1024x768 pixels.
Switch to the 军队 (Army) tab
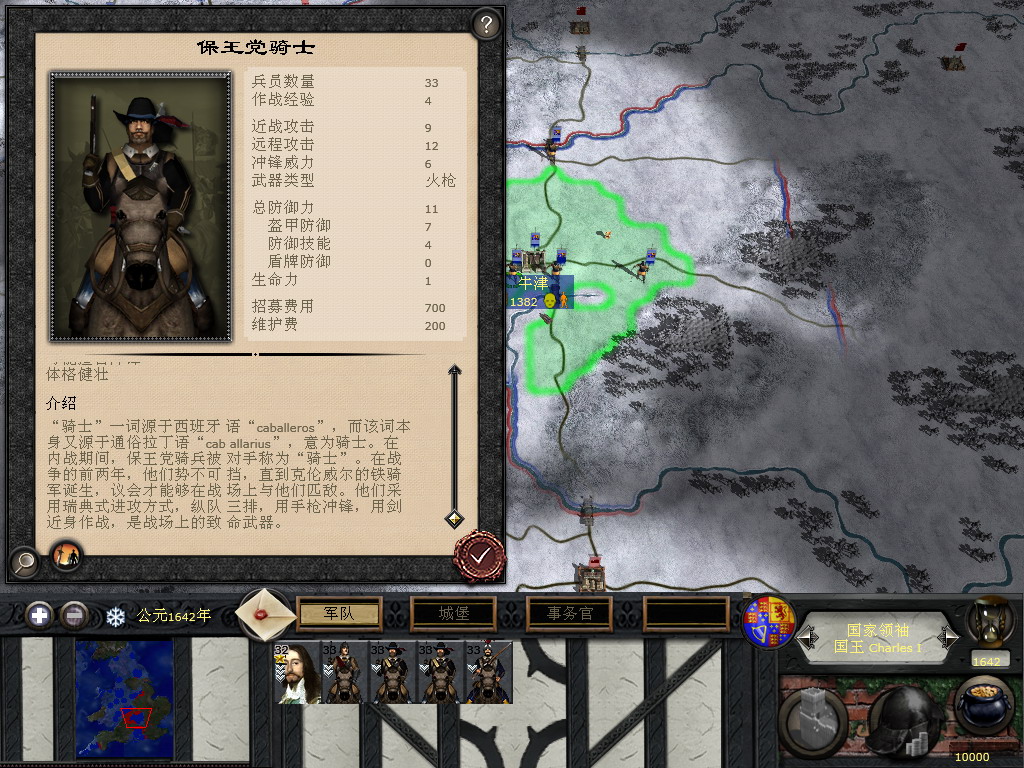pos(340,613)
